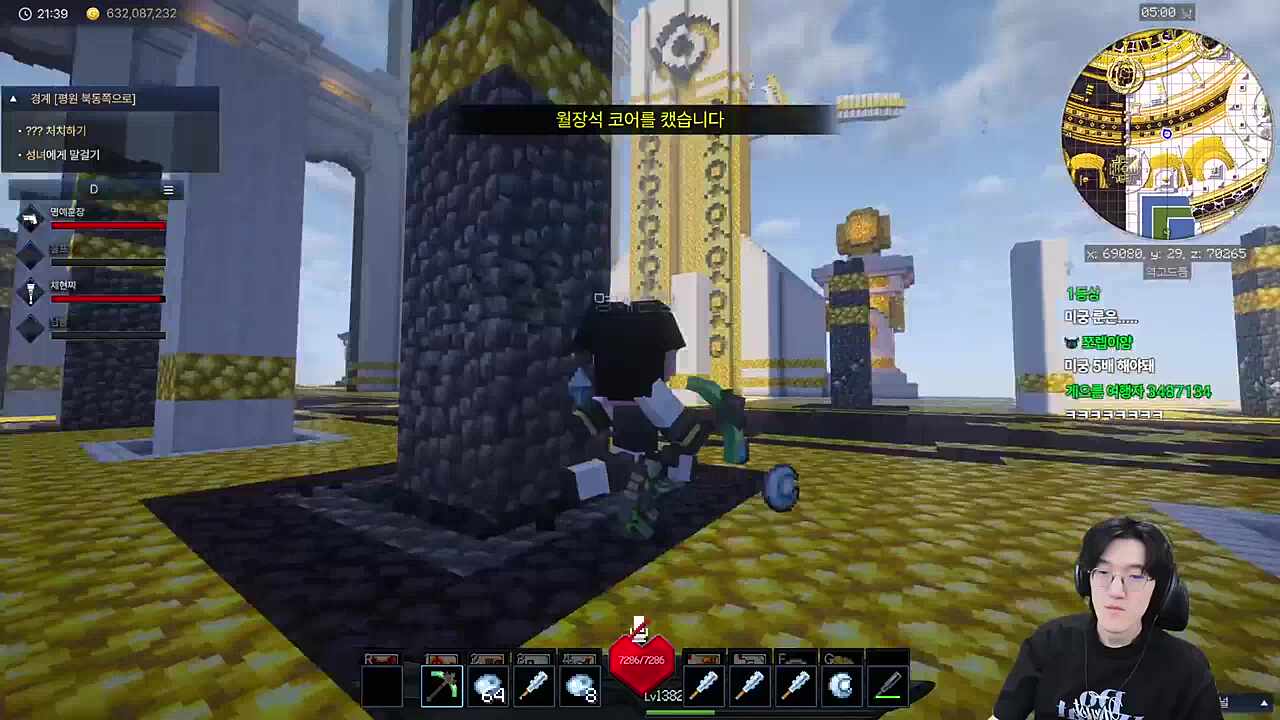This screenshot has height=720, width=1280.
Task: Collapse the 경계 quest tracker arrow
Action: [13, 98]
